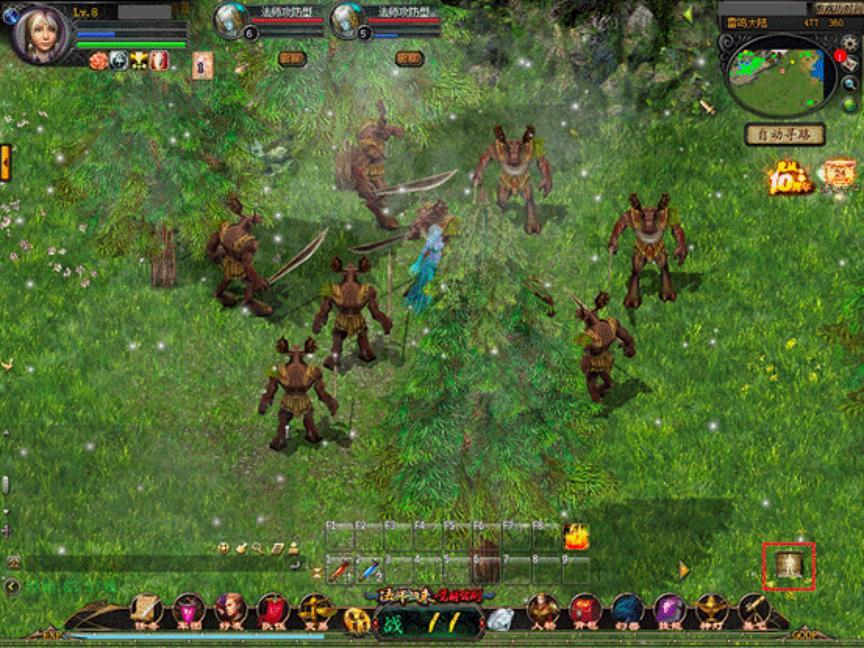Click the magnifying glass beside the minimap
Image resolution: width=864 pixels, height=648 pixels.
pos(849,83)
